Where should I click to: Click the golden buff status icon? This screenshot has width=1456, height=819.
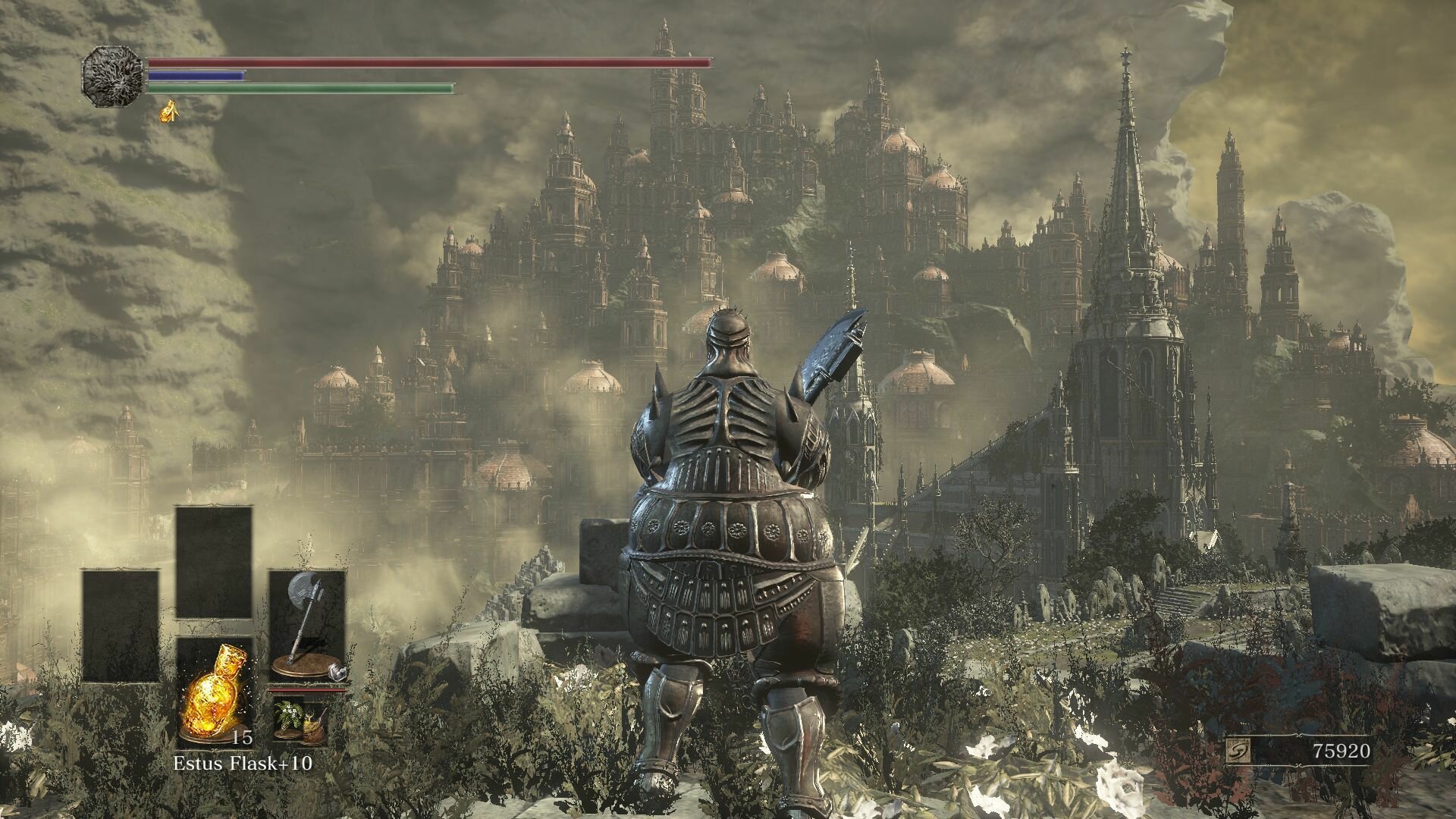tap(168, 111)
